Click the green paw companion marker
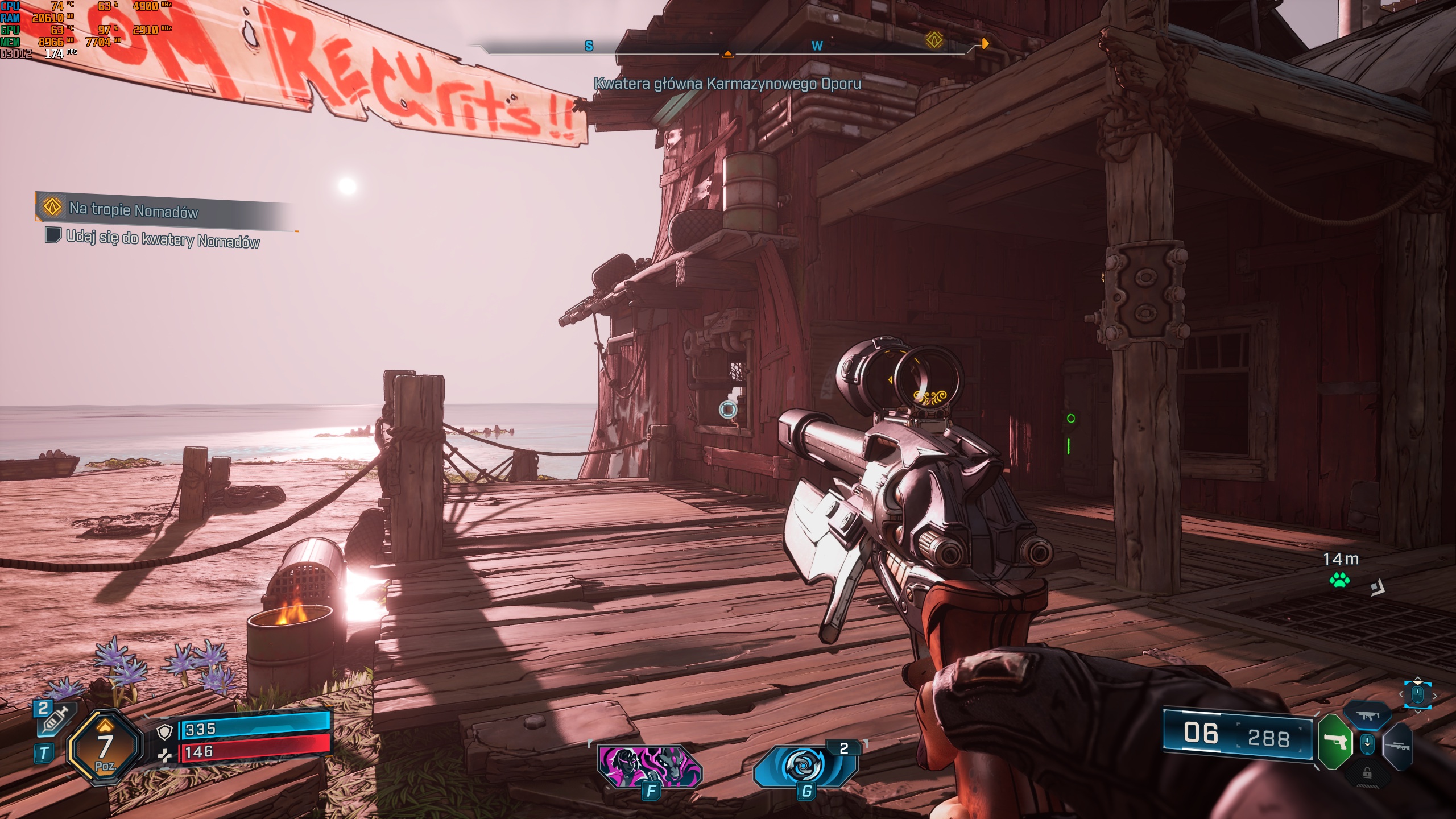Screen dimensions: 1456x819 pos(1339,580)
